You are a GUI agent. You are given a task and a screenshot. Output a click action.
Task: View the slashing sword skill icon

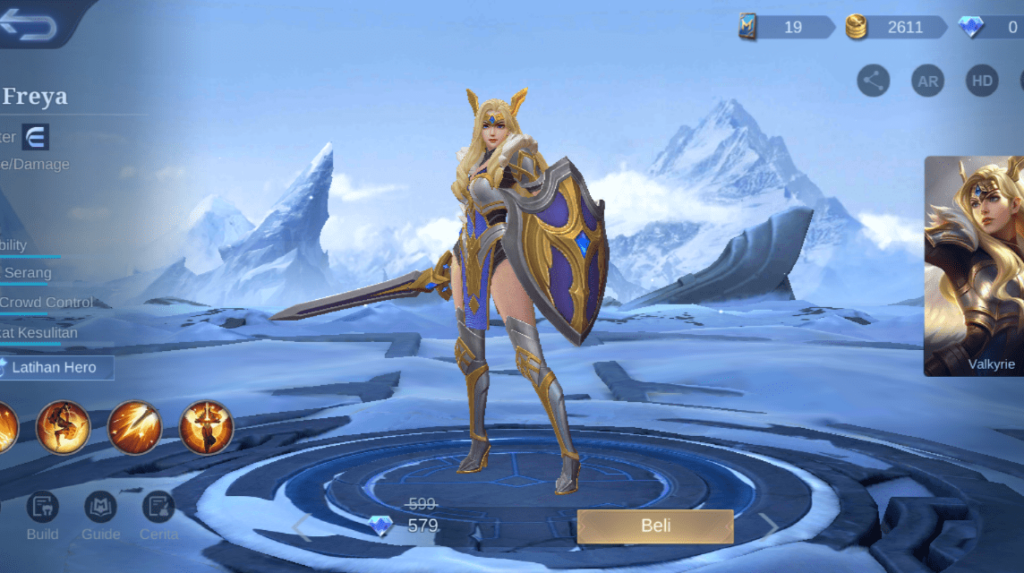pyautogui.click(x=135, y=427)
